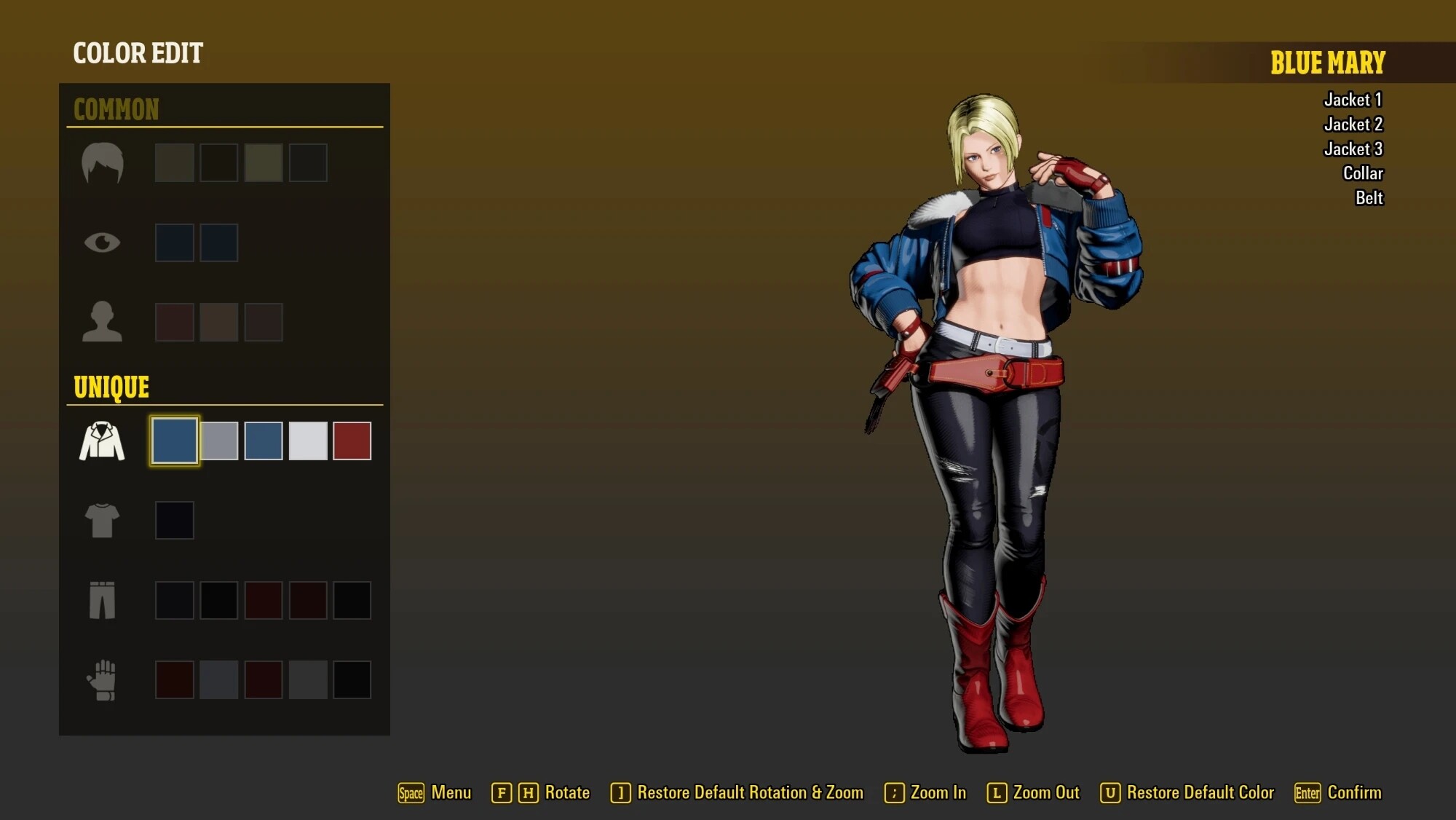This screenshot has width=1456, height=820.
Task: Select the jacket category icon
Action: coord(102,441)
